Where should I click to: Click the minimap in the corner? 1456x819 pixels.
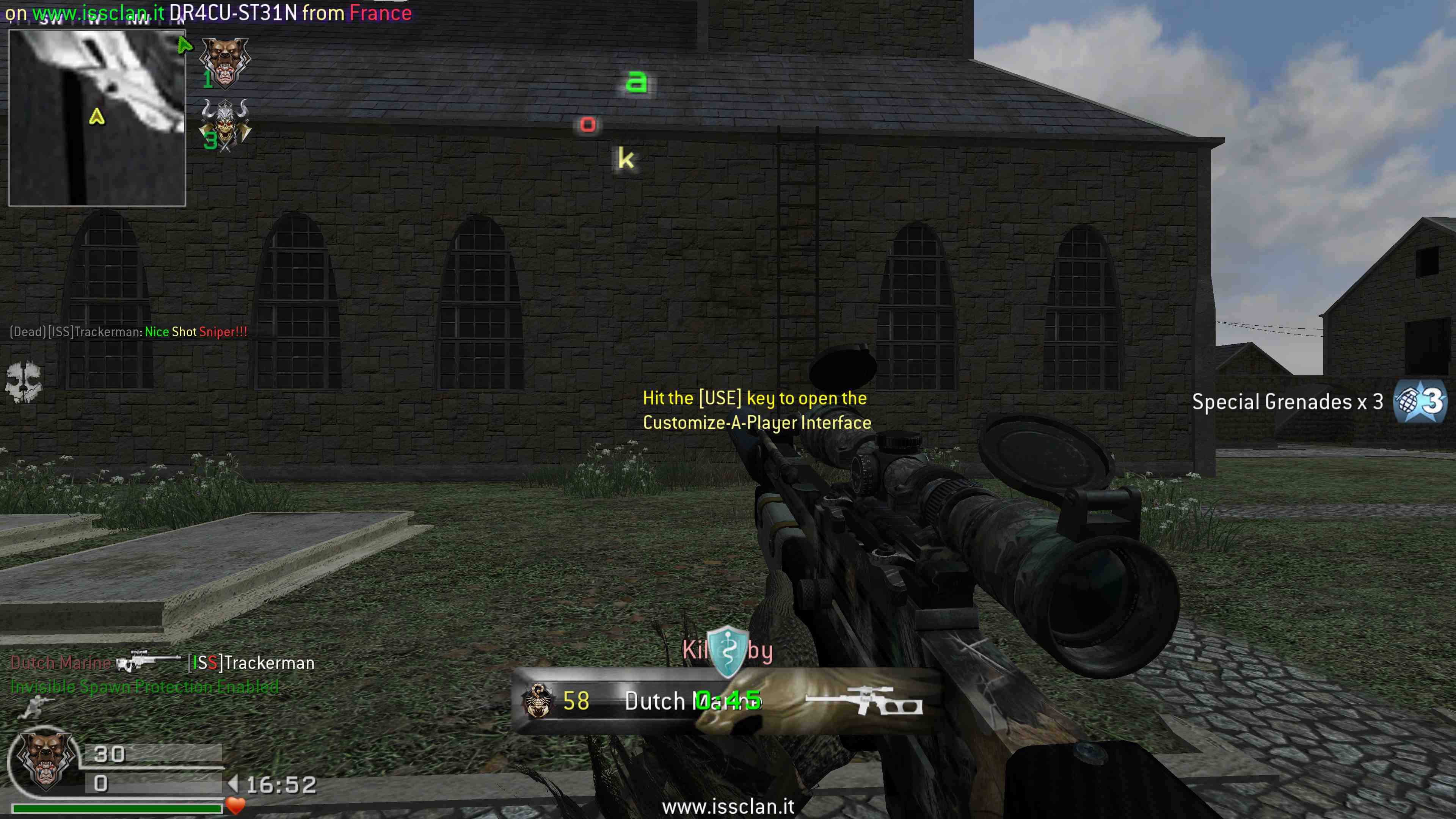coord(97,118)
